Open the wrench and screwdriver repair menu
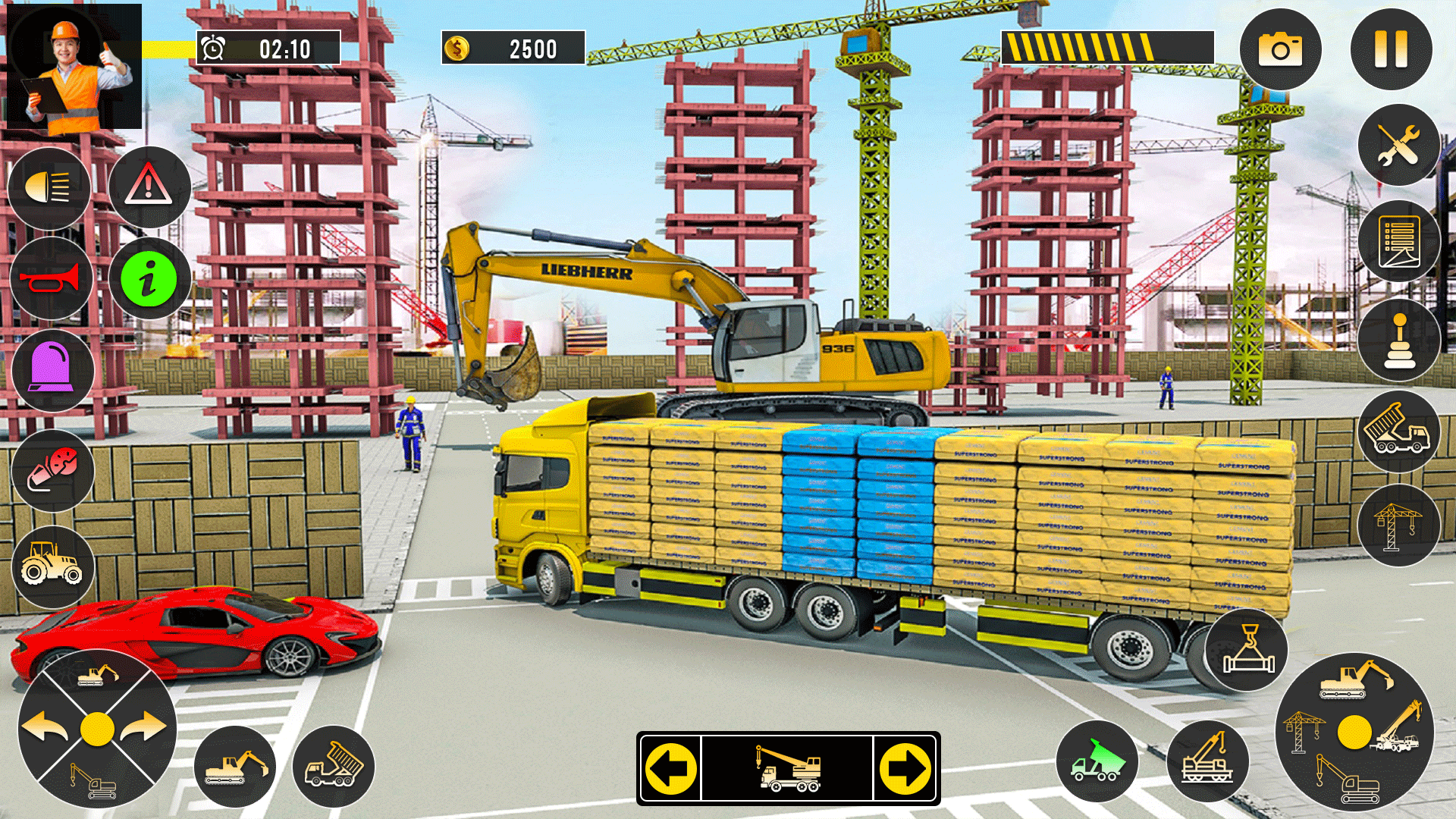This screenshot has width=1456, height=819. tap(1398, 144)
